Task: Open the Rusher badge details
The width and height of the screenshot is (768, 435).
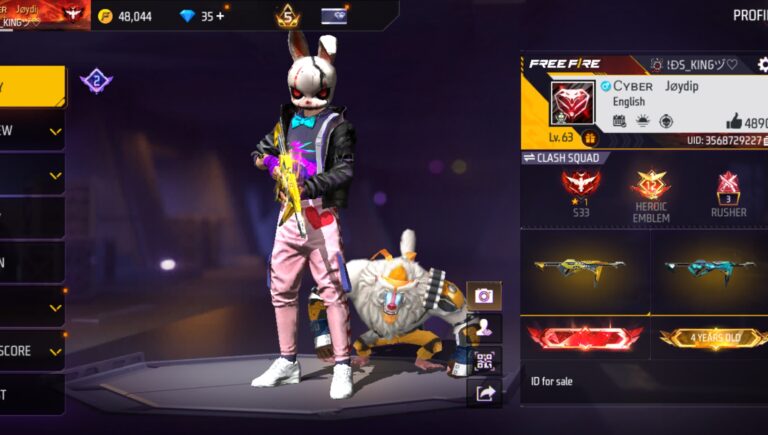Action: pyautogui.click(x=728, y=195)
